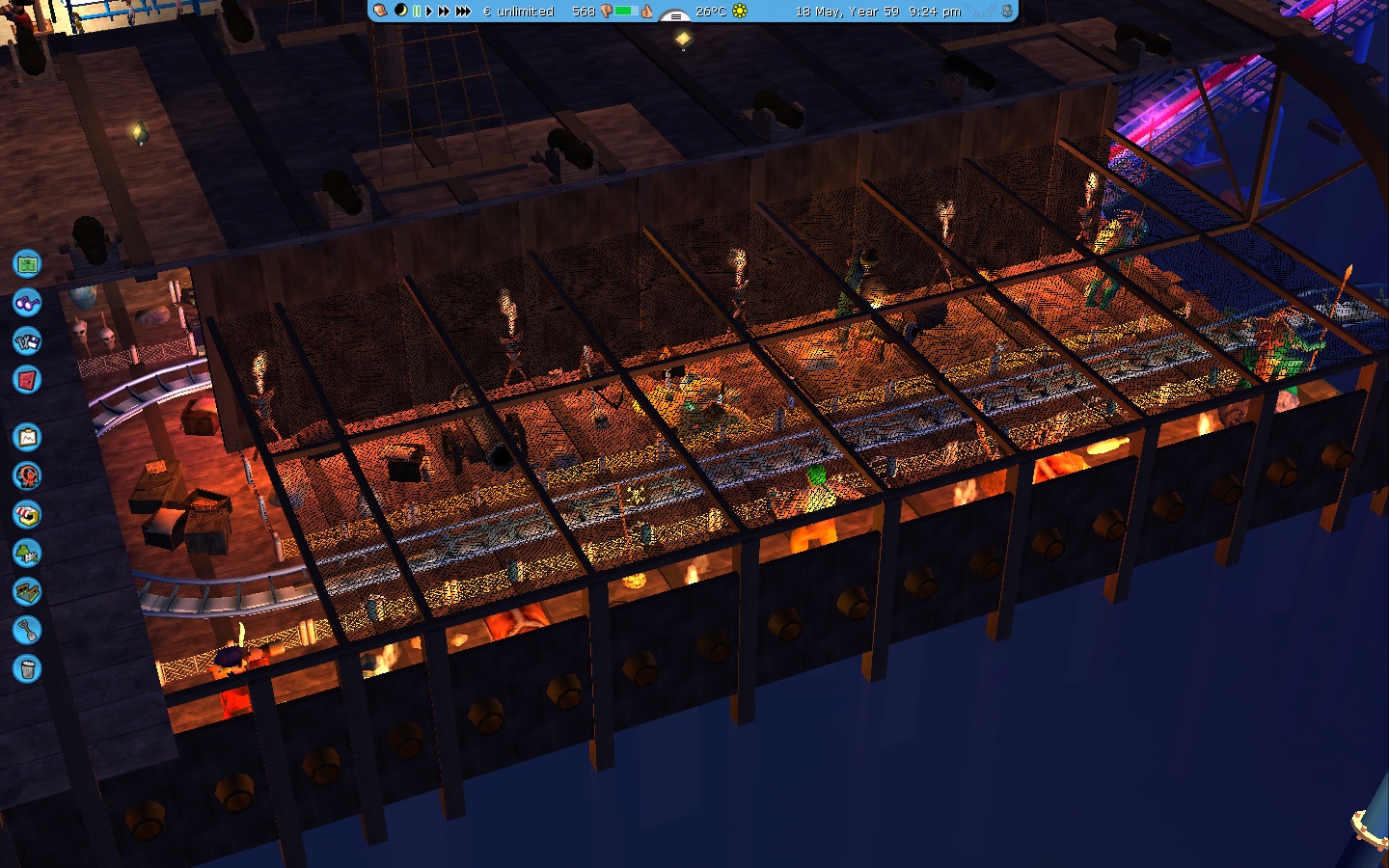Image resolution: width=1389 pixels, height=868 pixels.
Task: Open finances via the unlimited money display
Action: 518,12
